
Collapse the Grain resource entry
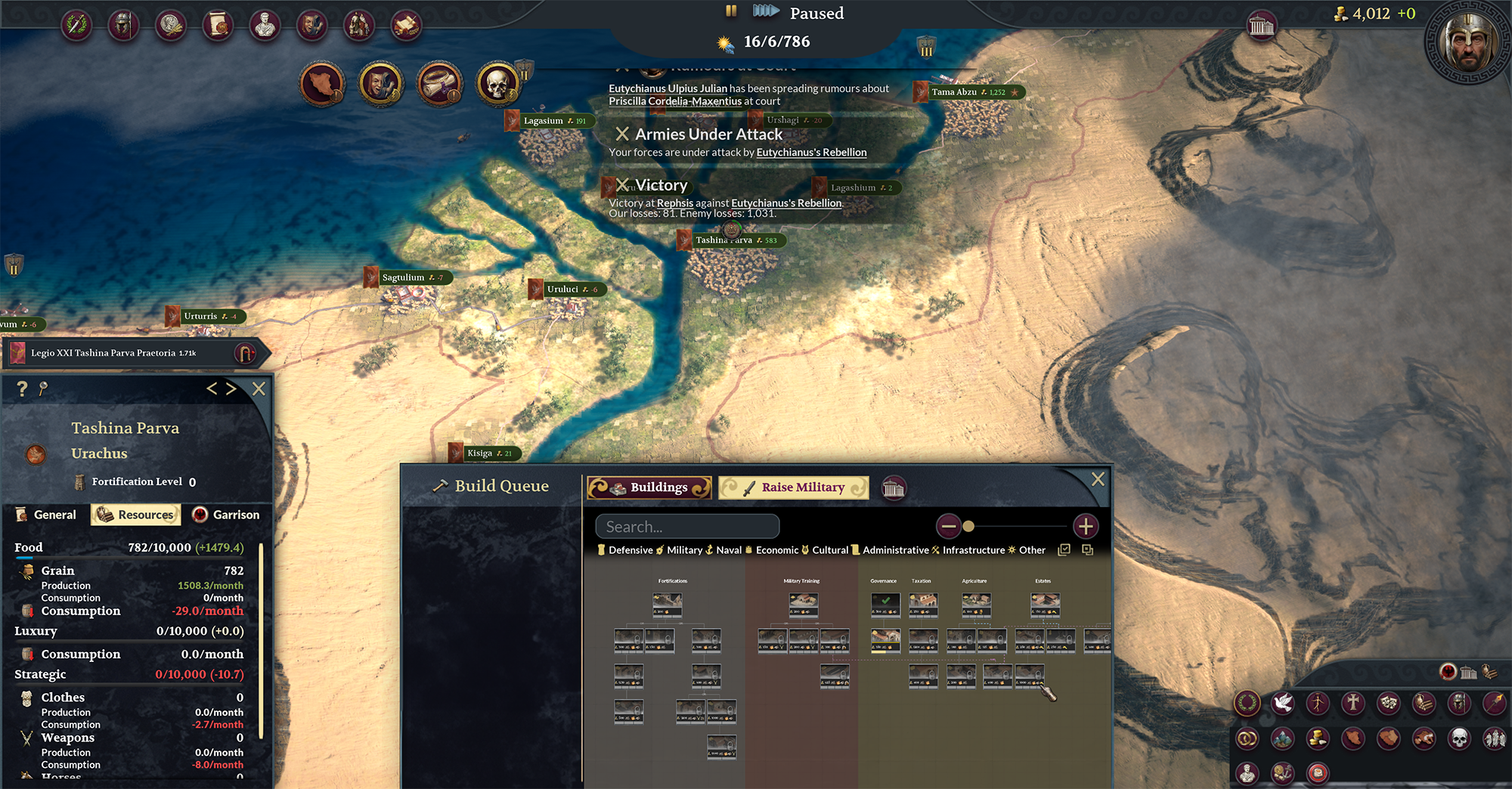(x=57, y=571)
